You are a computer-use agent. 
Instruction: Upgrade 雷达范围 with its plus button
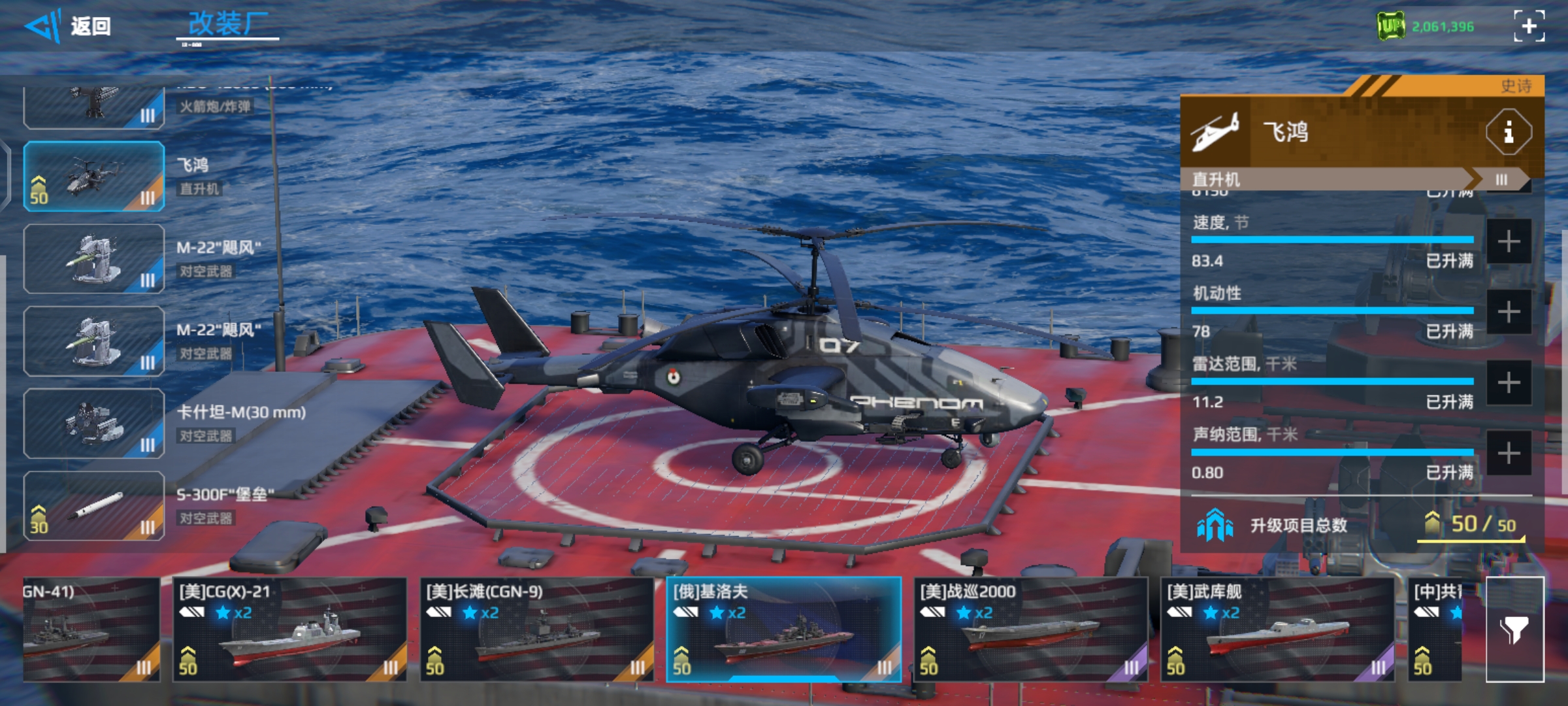click(1509, 383)
